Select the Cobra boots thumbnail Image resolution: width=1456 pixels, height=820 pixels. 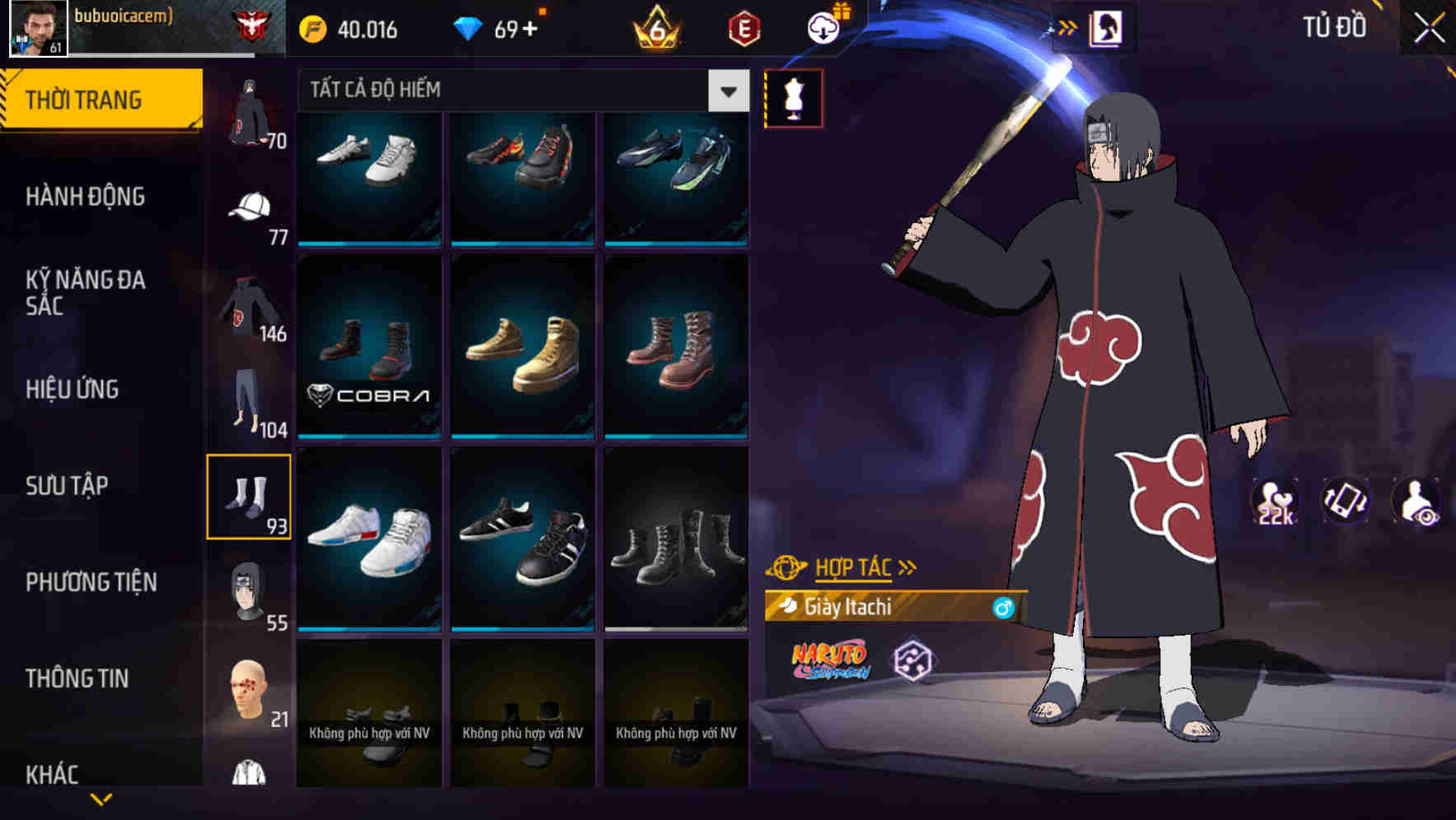tap(368, 346)
